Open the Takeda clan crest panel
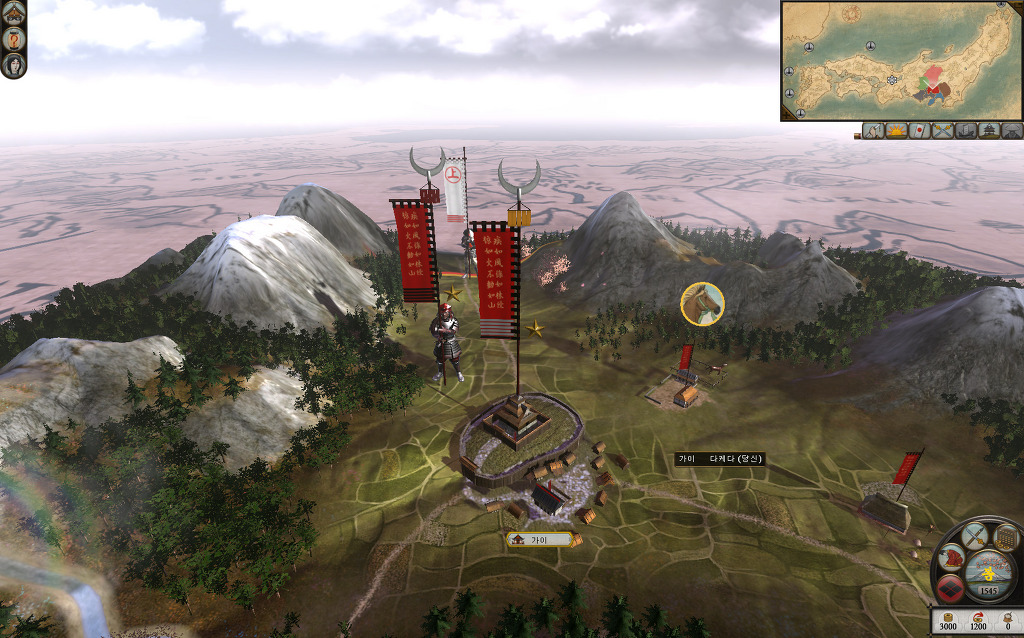 pos(950,589)
